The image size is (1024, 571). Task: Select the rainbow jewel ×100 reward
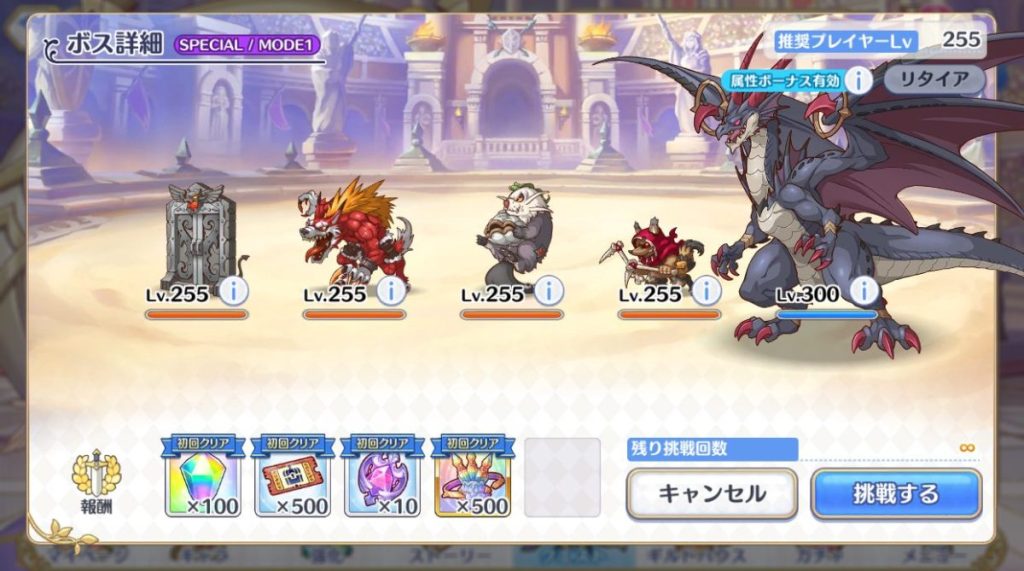203,478
